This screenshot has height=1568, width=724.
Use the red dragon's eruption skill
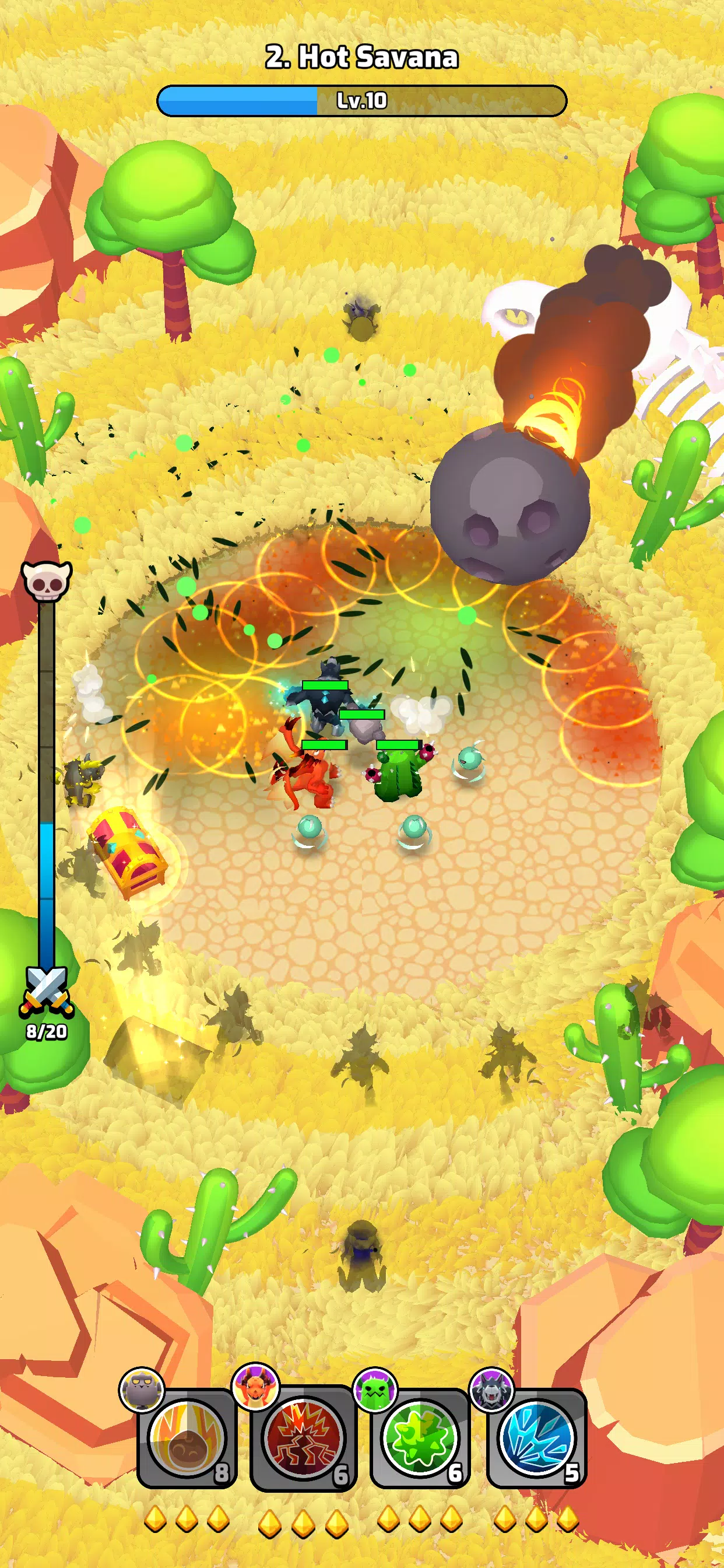point(303,1438)
